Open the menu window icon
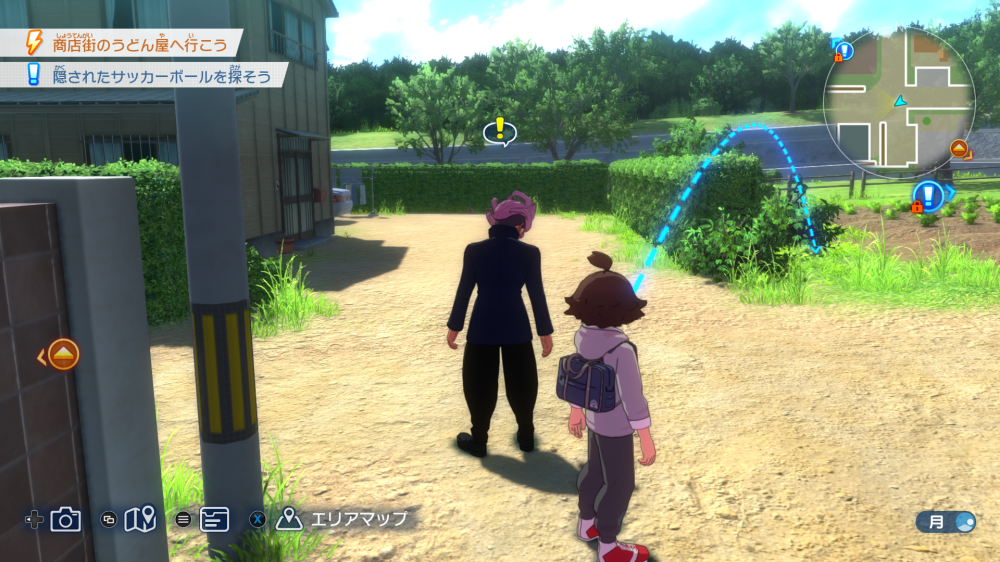1000x562 pixels. point(214,519)
